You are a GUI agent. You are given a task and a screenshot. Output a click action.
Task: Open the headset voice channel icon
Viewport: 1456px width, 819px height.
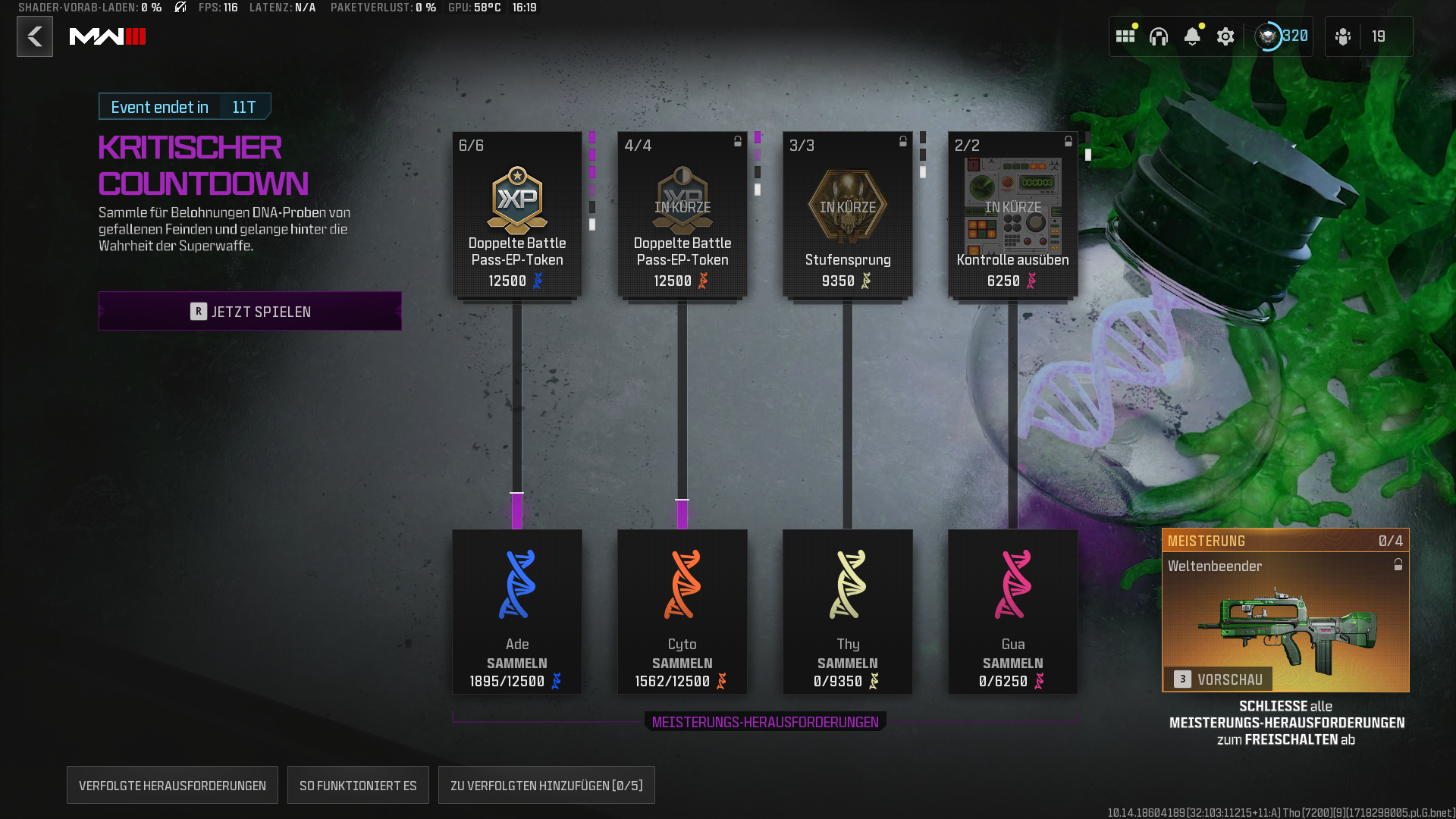[1159, 36]
